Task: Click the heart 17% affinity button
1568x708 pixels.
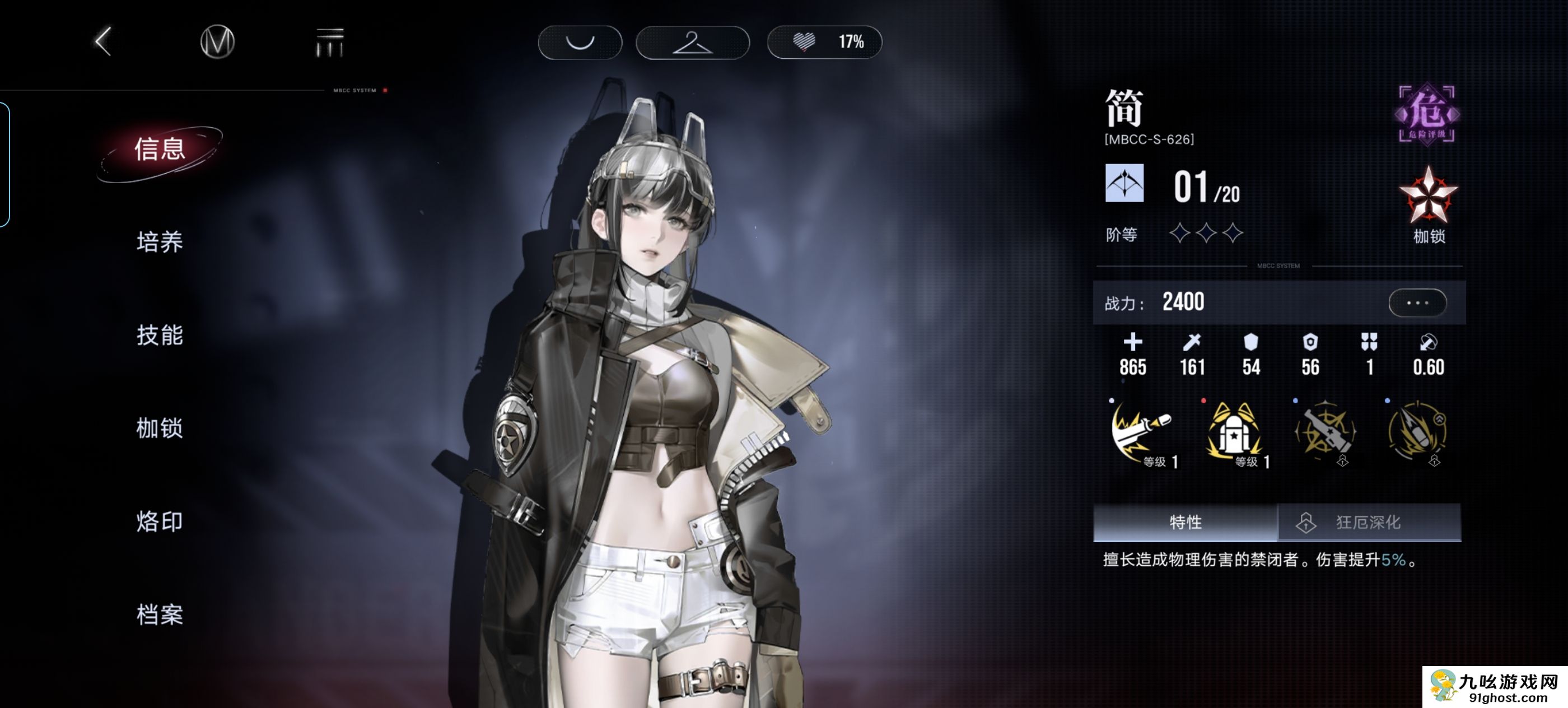Action: click(x=824, y=42)
